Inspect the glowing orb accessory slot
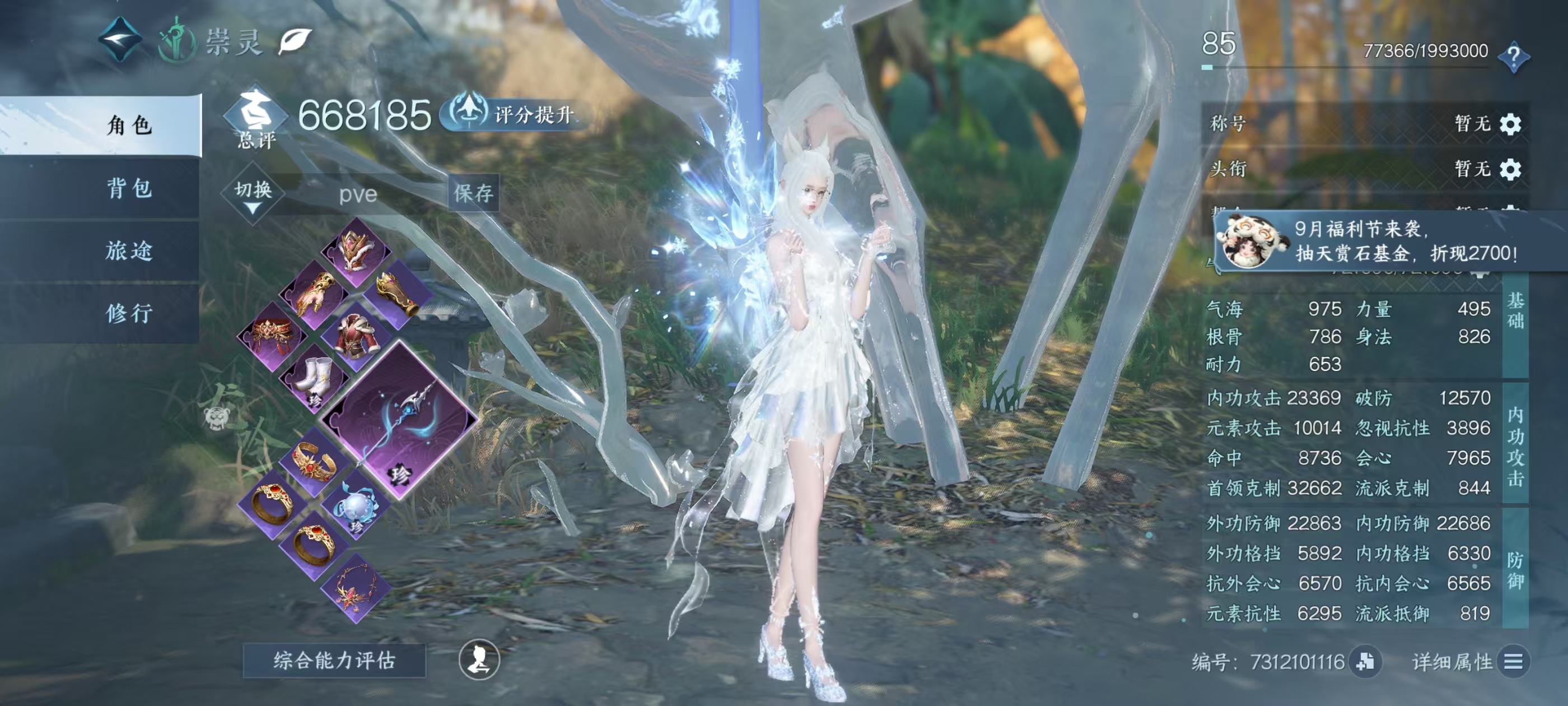Viewport: 1568px width, 706px height. click(x=356, y=505)
